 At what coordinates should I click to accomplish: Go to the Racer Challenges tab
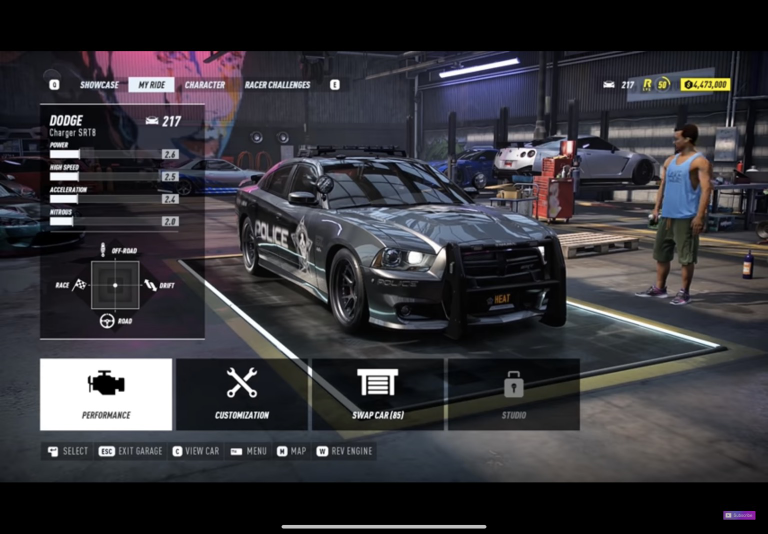(x=277, y=85)
